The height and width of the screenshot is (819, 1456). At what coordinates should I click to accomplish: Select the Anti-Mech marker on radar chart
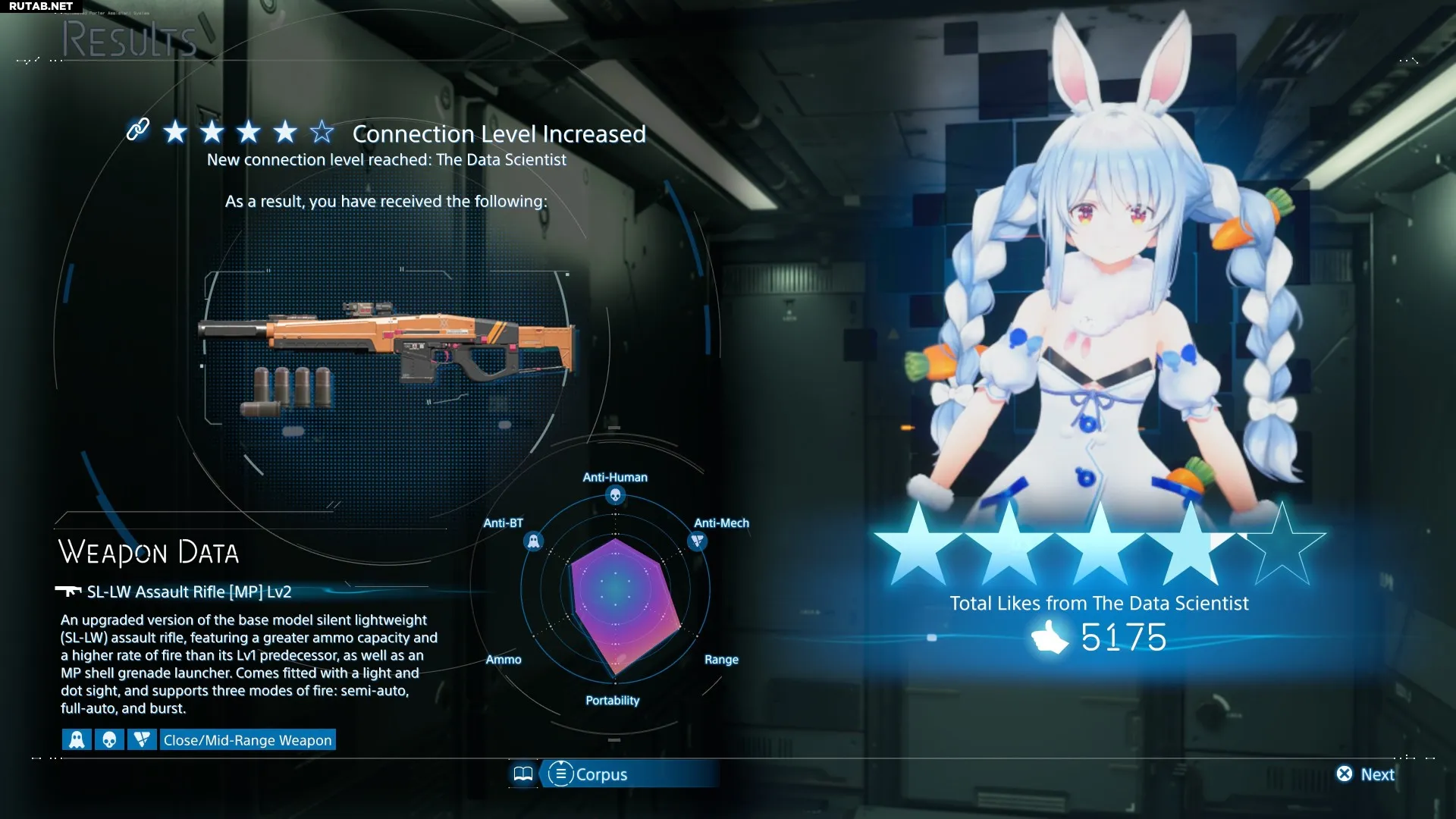tap(697, 541)
